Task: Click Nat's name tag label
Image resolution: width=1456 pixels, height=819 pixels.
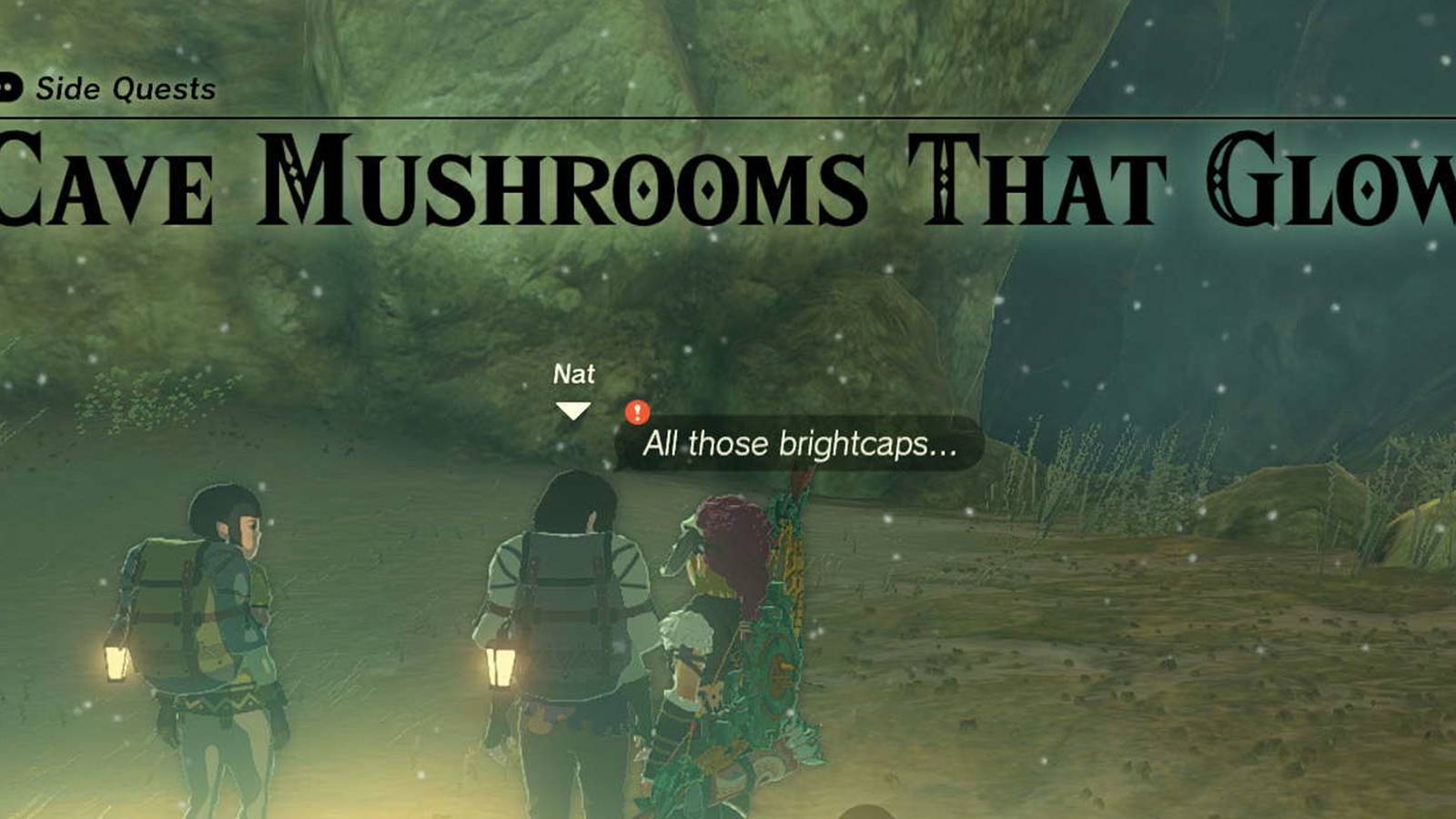Action: point(574,373)
